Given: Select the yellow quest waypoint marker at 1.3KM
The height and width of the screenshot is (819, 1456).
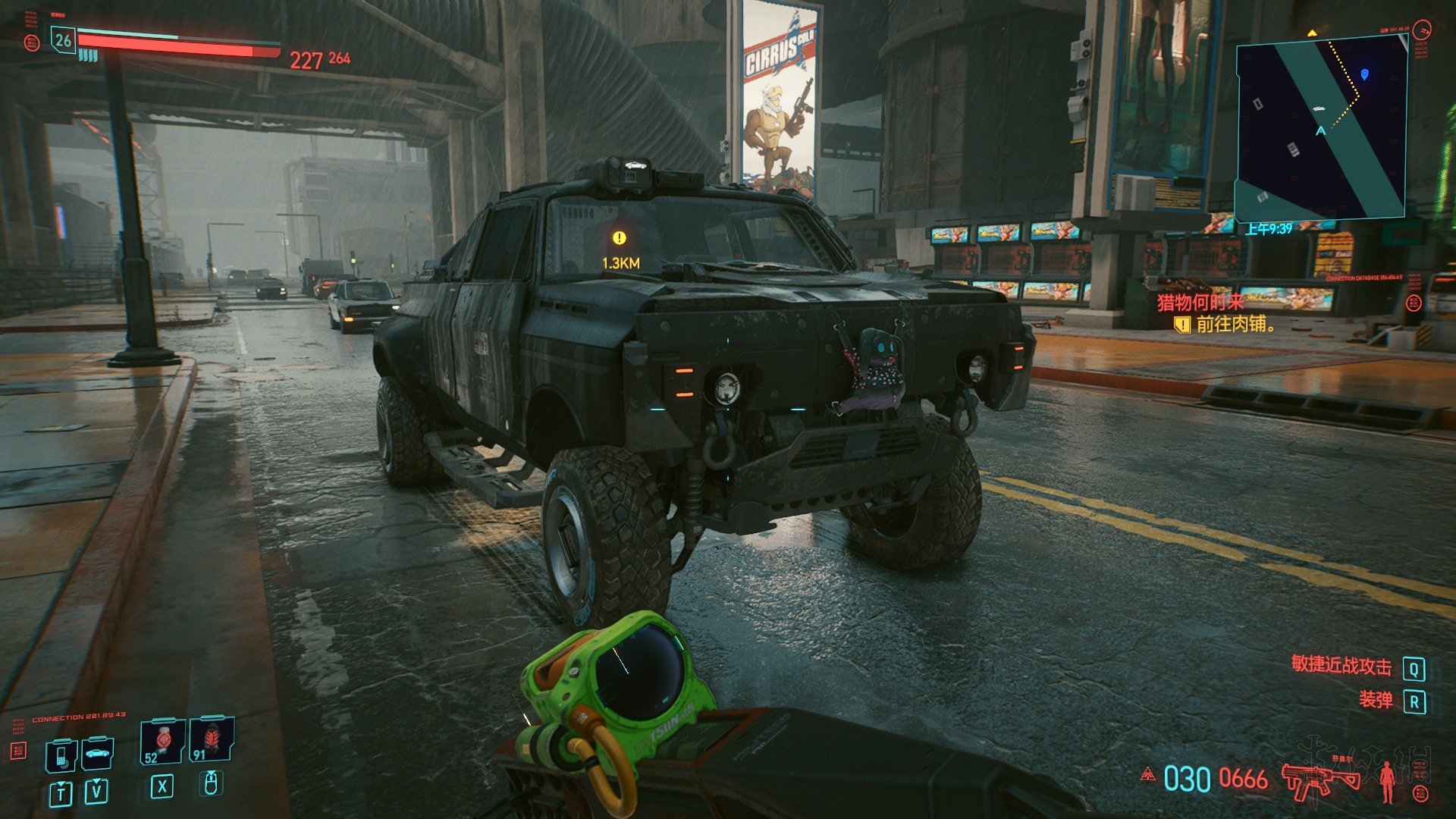Looking at the screenshot, I should coord(620,238).
